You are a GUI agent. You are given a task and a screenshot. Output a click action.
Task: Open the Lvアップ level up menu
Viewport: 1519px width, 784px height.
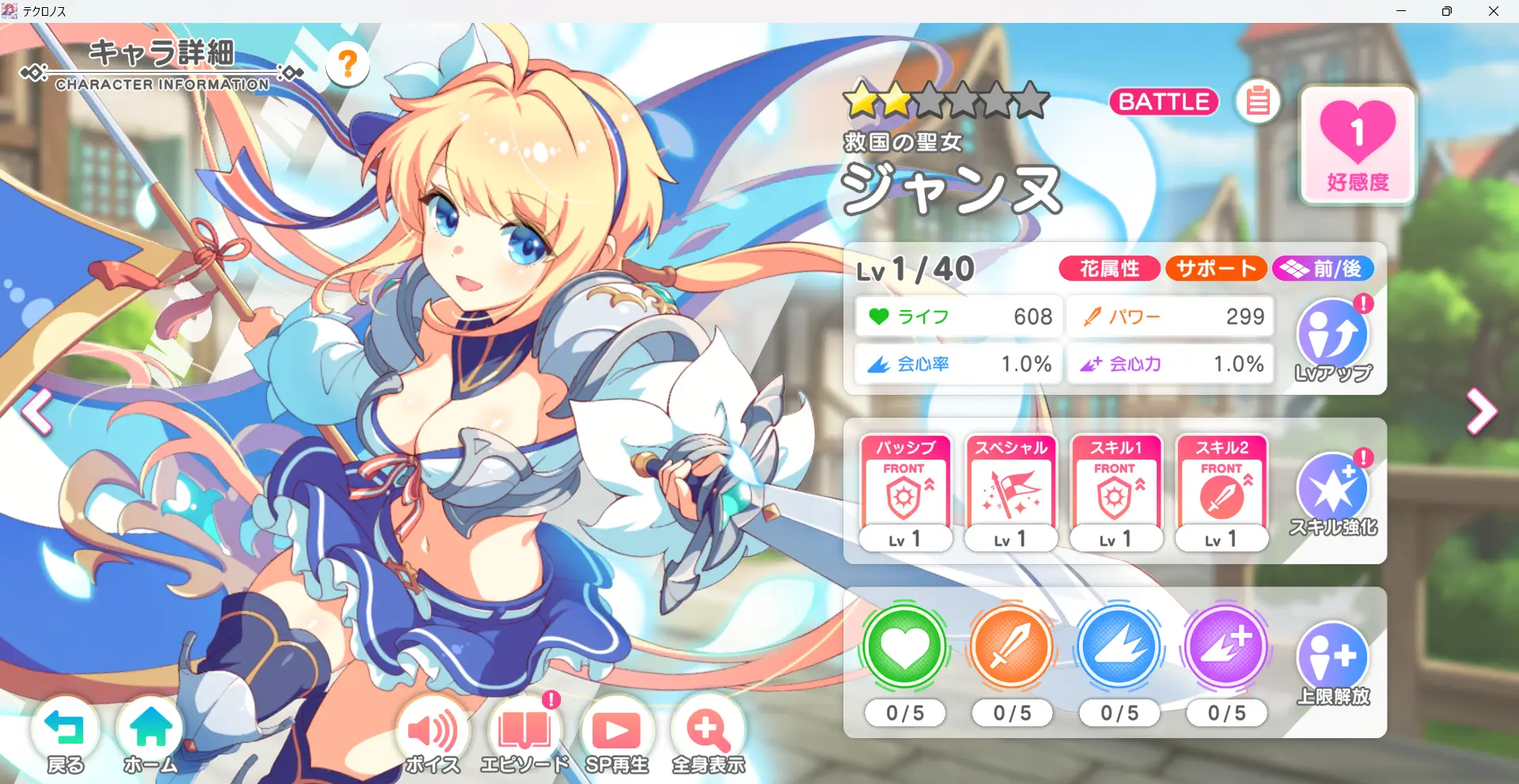tap(1333, 340)
